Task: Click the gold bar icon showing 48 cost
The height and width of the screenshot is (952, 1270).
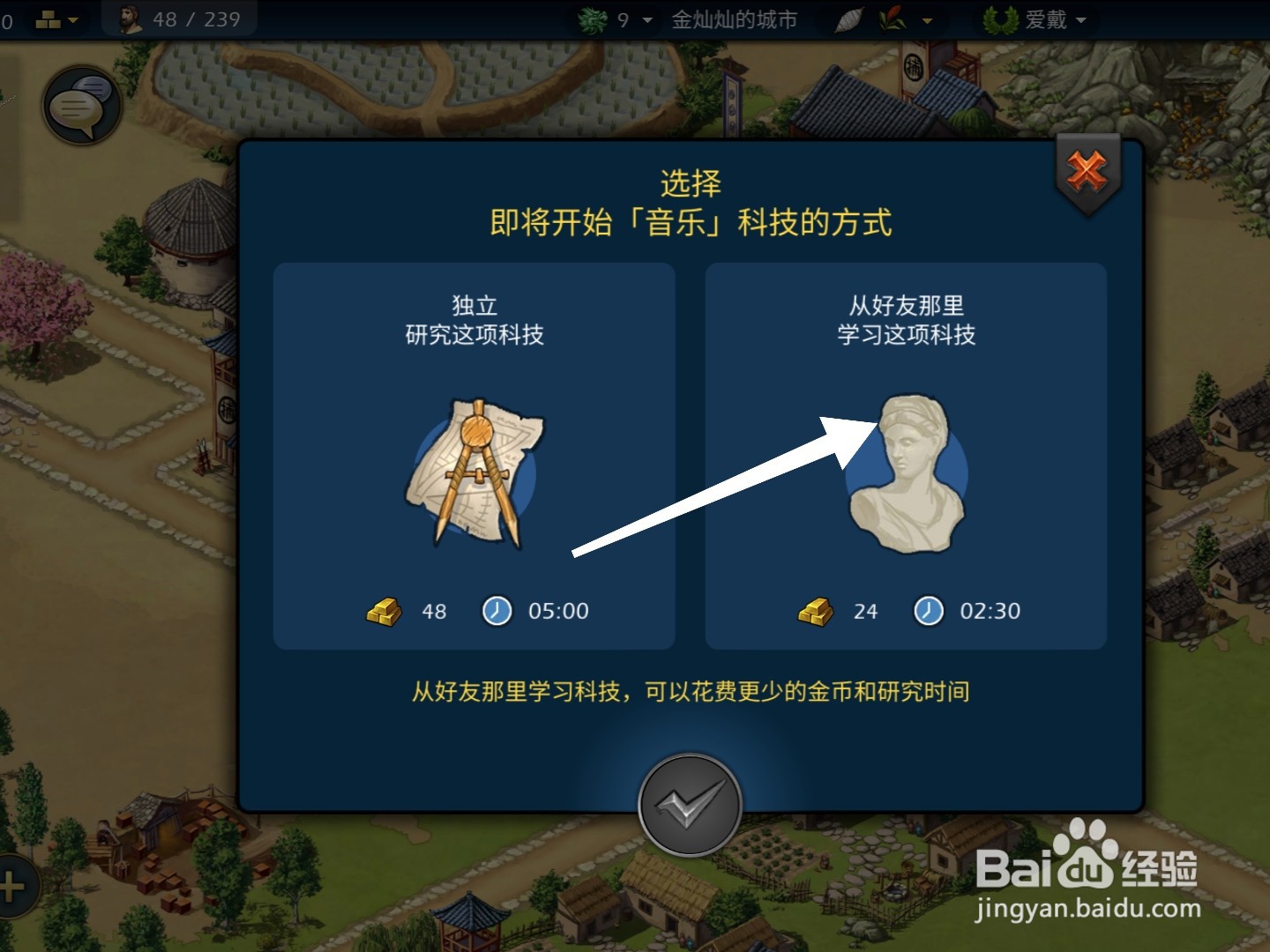Action: (x=382, y=610)
